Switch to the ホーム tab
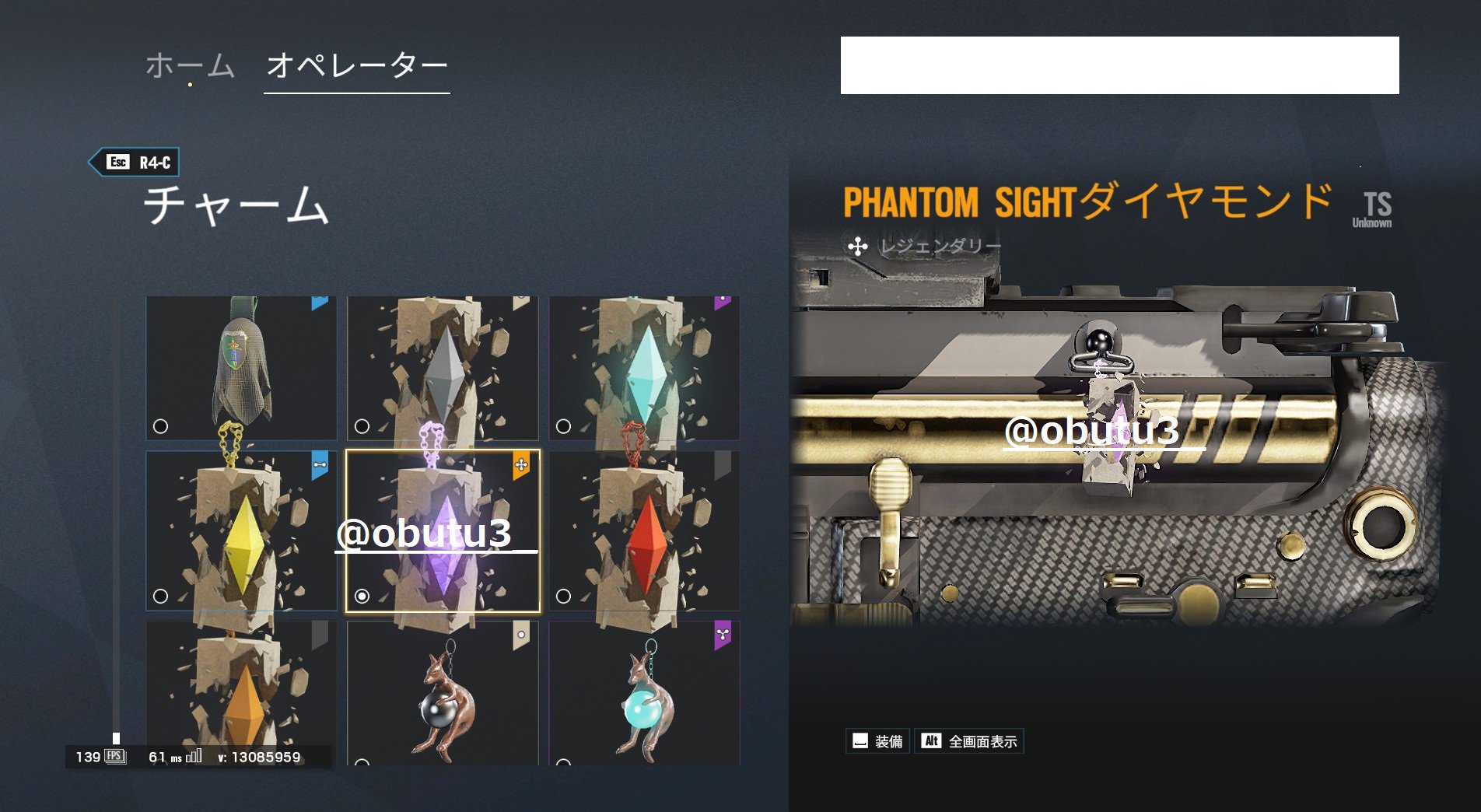The image size is (1481, 812). pos(190,65)
